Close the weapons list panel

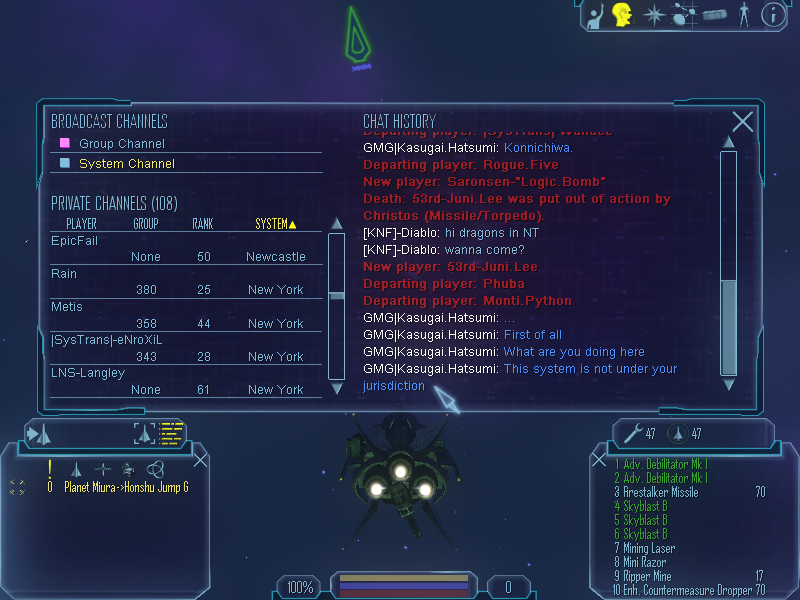tap(600, 461)
